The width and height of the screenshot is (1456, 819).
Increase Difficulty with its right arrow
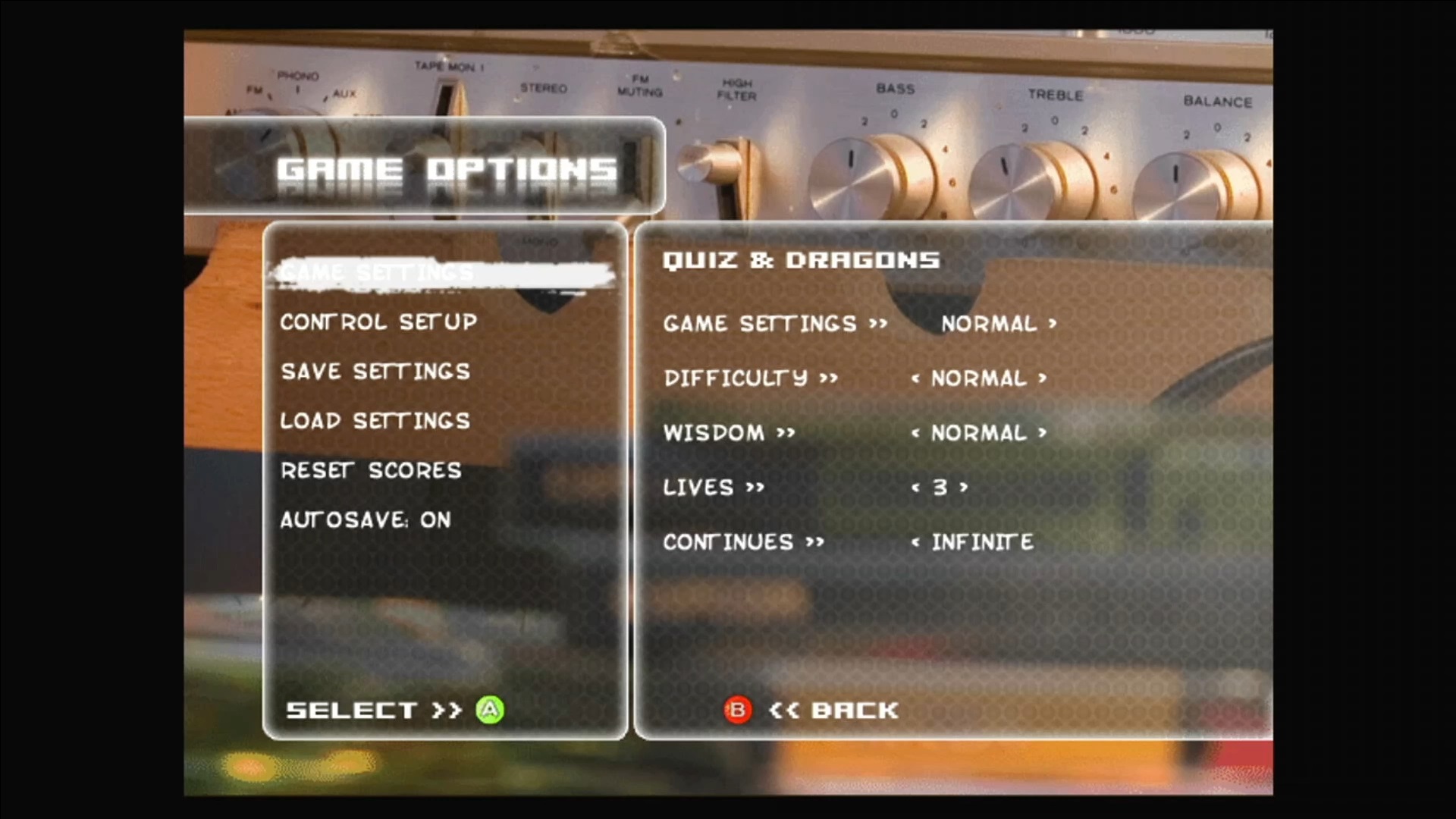point(1043,378)
